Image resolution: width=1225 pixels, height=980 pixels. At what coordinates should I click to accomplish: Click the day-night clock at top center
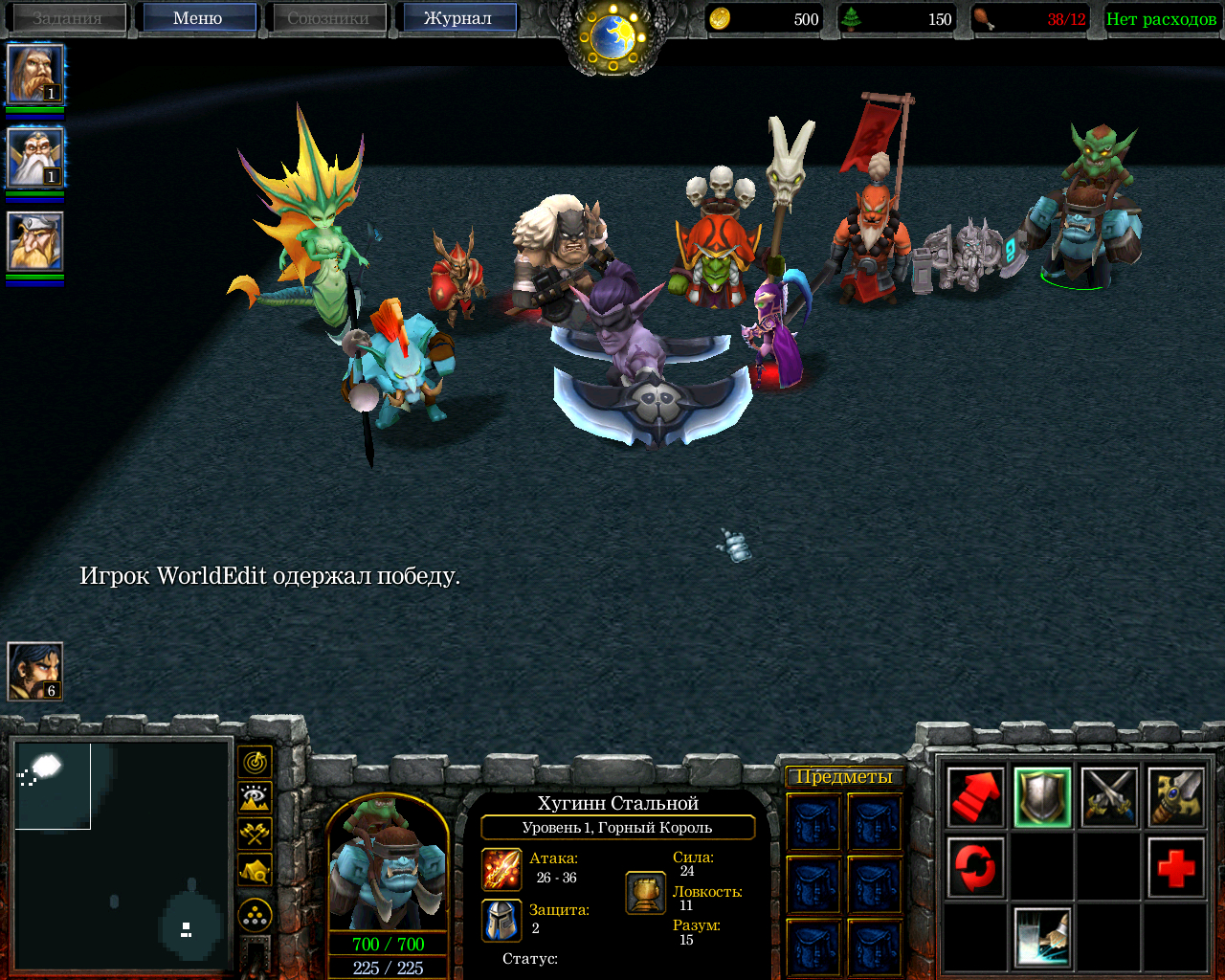613,36
